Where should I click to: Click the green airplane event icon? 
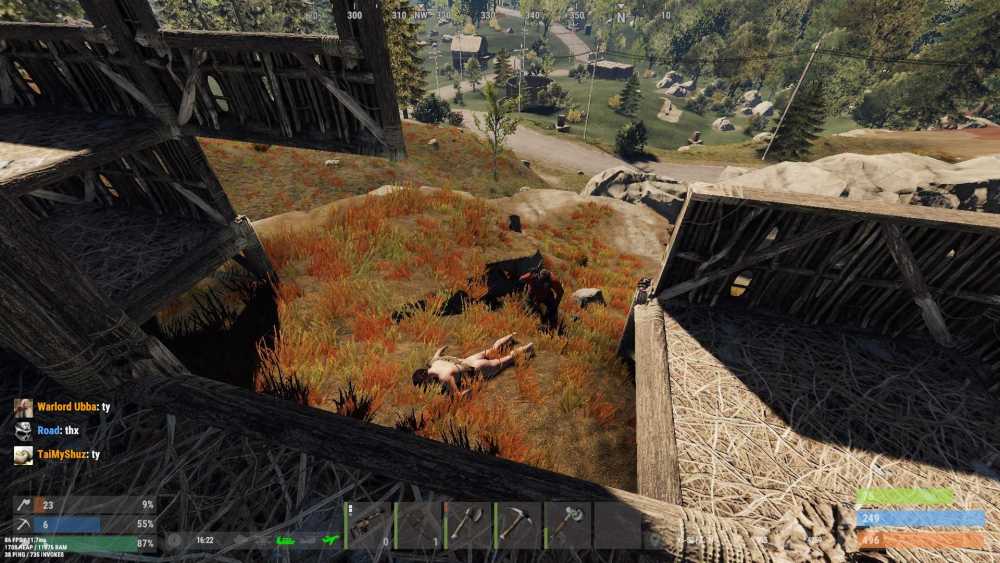coord(326,540)
